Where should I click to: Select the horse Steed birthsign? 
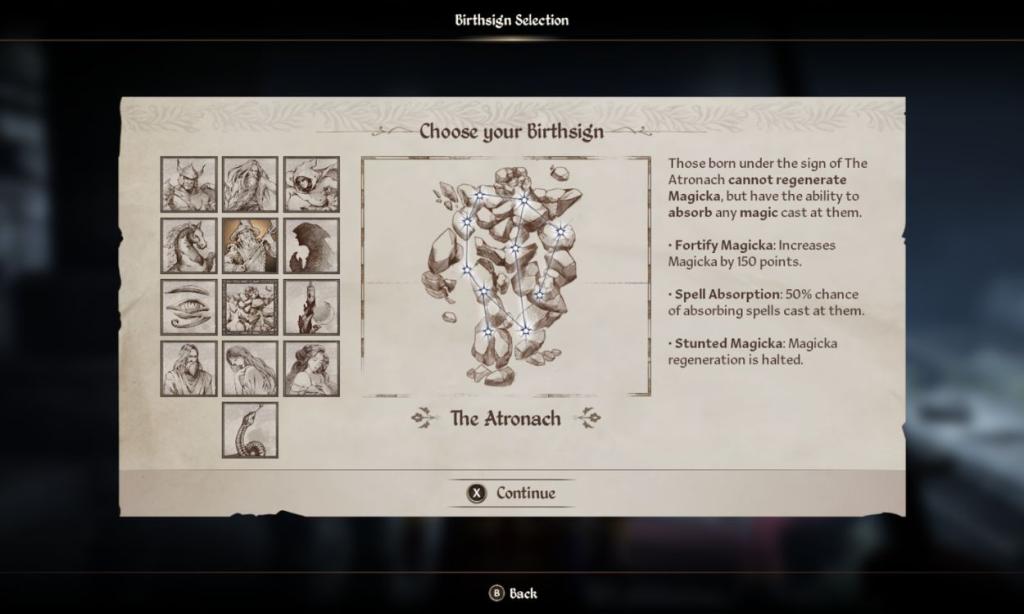[189, 246]
